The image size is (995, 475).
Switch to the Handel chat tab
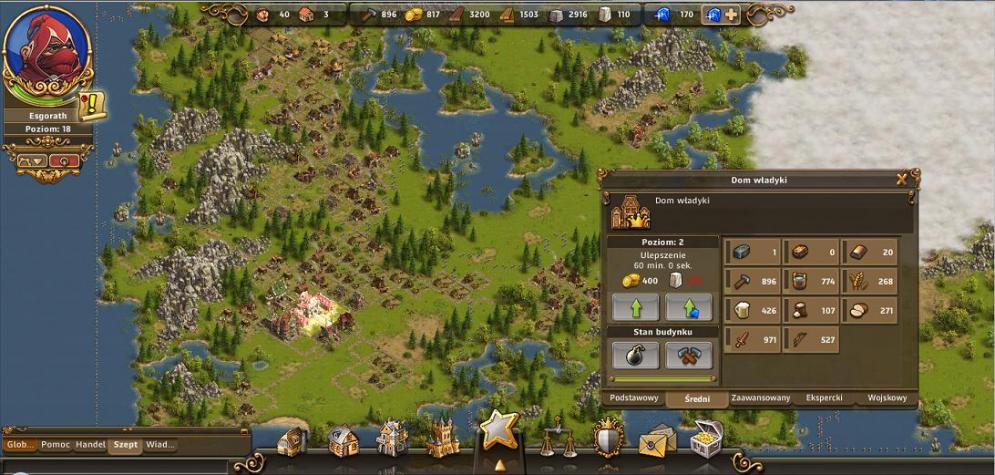(x=91, y=444)
